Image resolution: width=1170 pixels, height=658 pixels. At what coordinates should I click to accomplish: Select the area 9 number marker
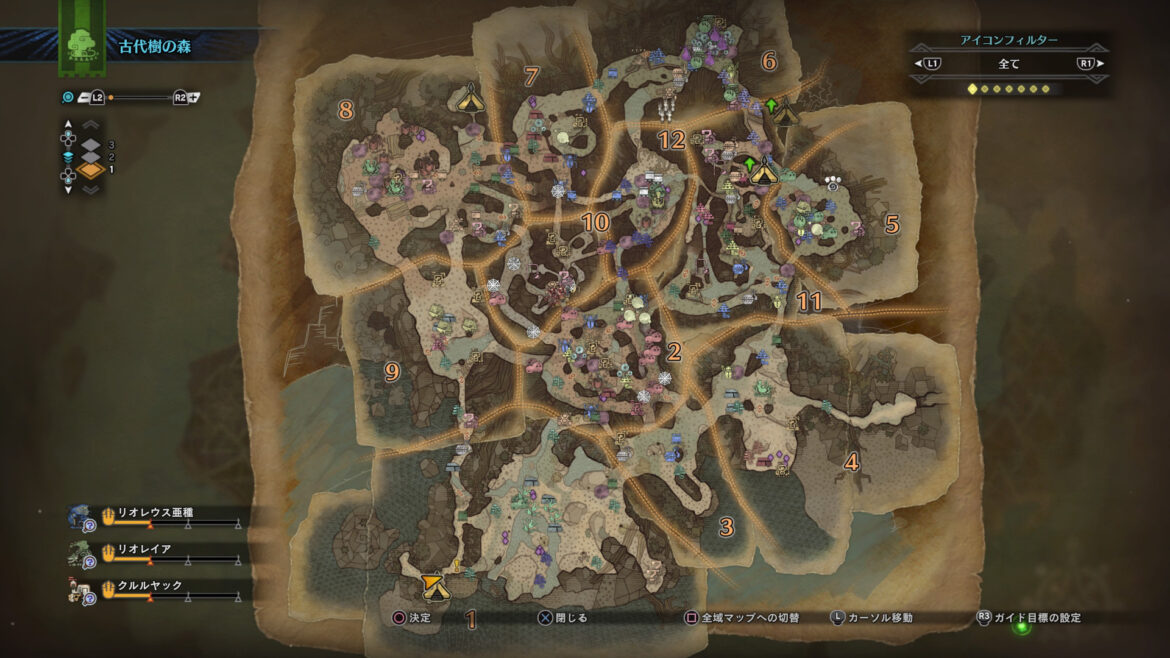tap(392, 372)
